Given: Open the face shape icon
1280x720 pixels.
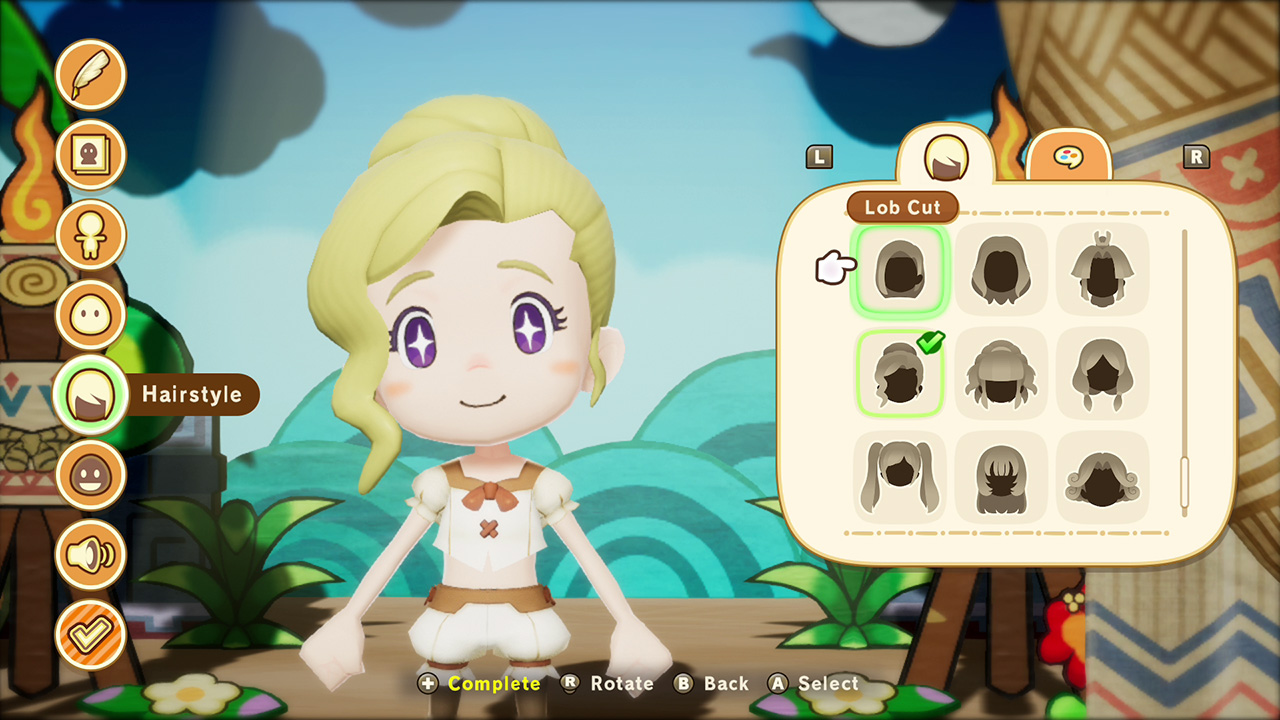Looking at the screenshot, I should (x=91, y=313).
